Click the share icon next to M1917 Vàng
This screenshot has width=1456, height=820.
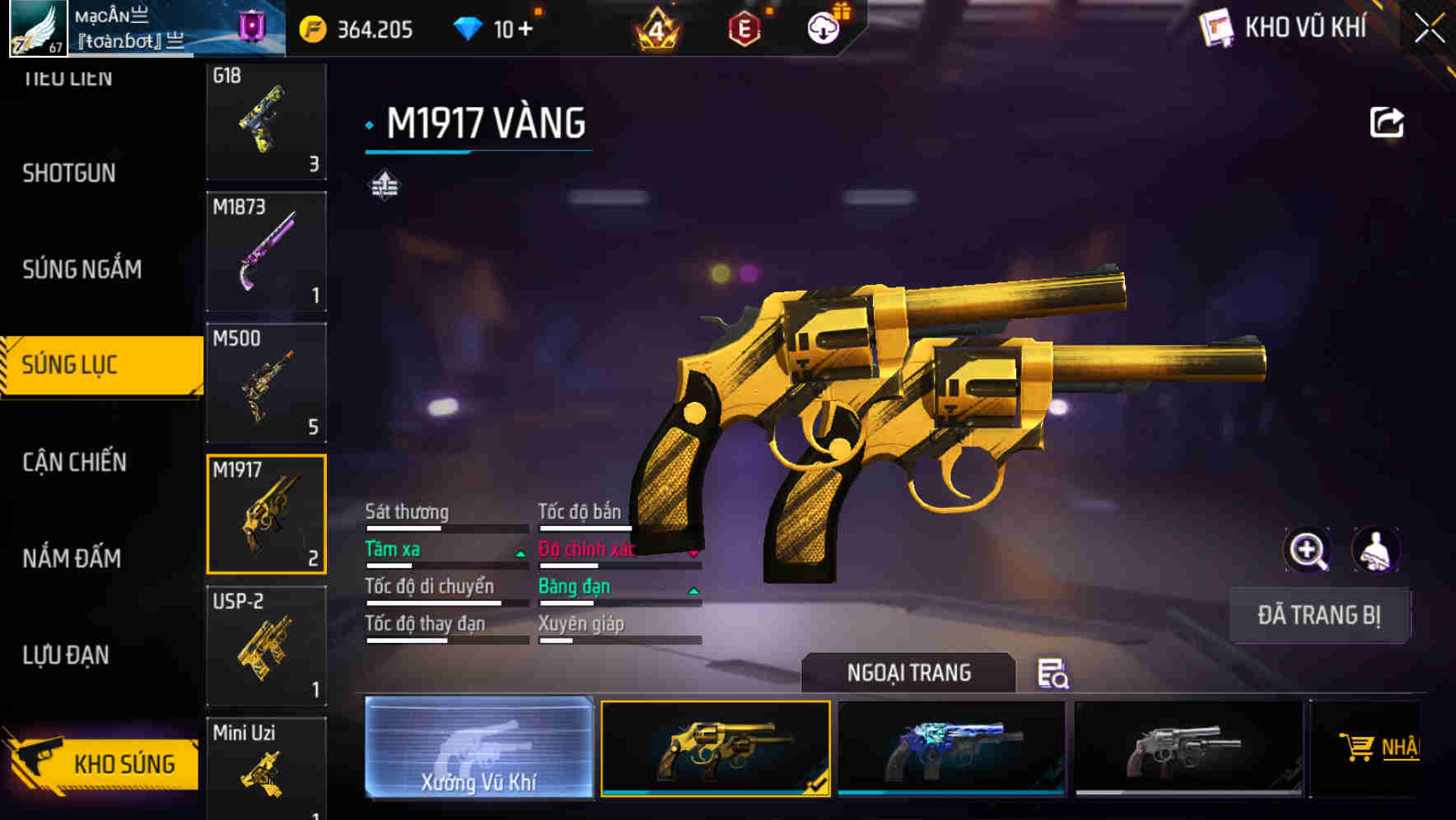pos(1387,121)
